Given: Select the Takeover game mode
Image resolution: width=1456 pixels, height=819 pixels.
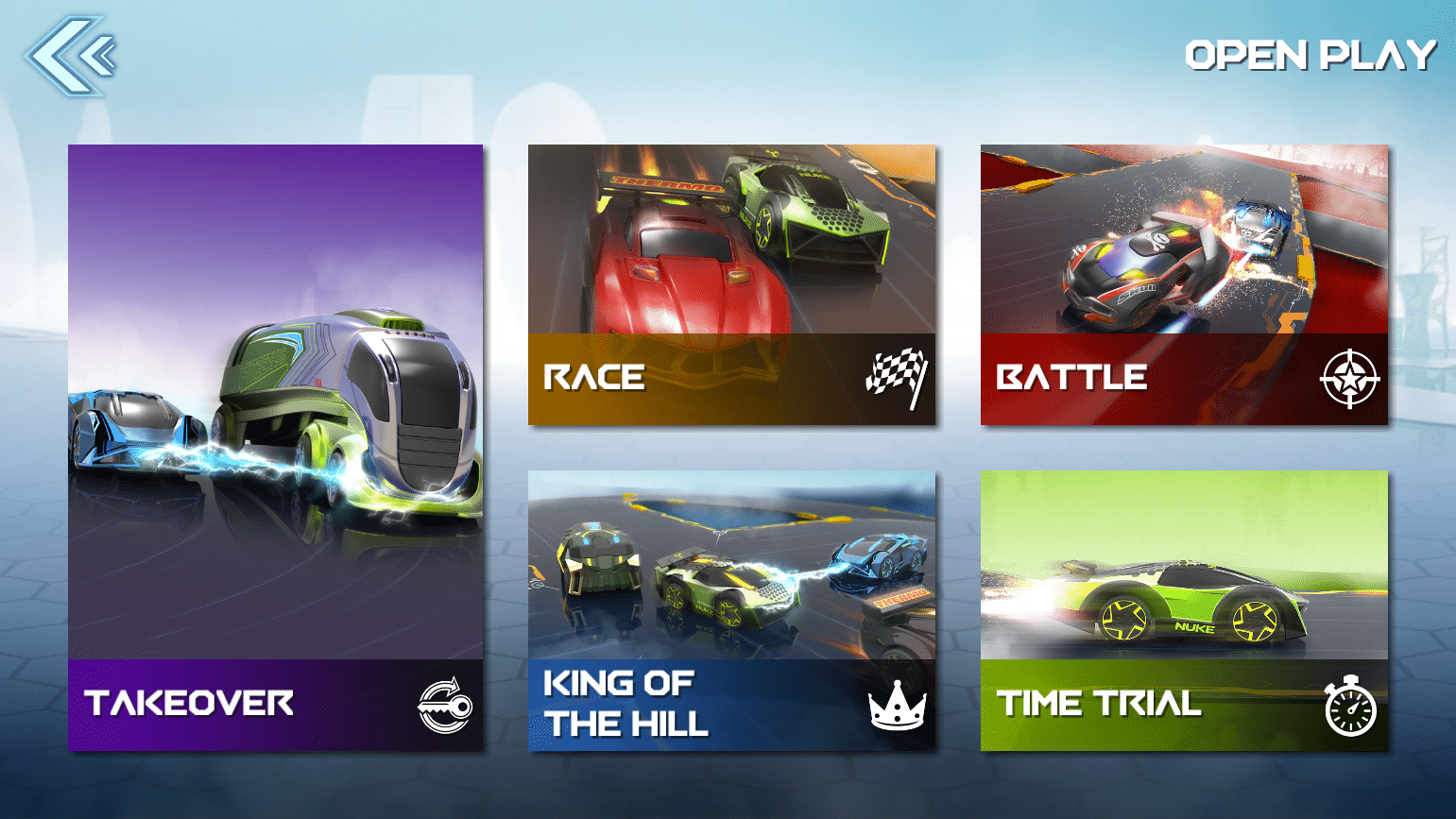Looking at the screenshot, I should (x=276, y=448).
